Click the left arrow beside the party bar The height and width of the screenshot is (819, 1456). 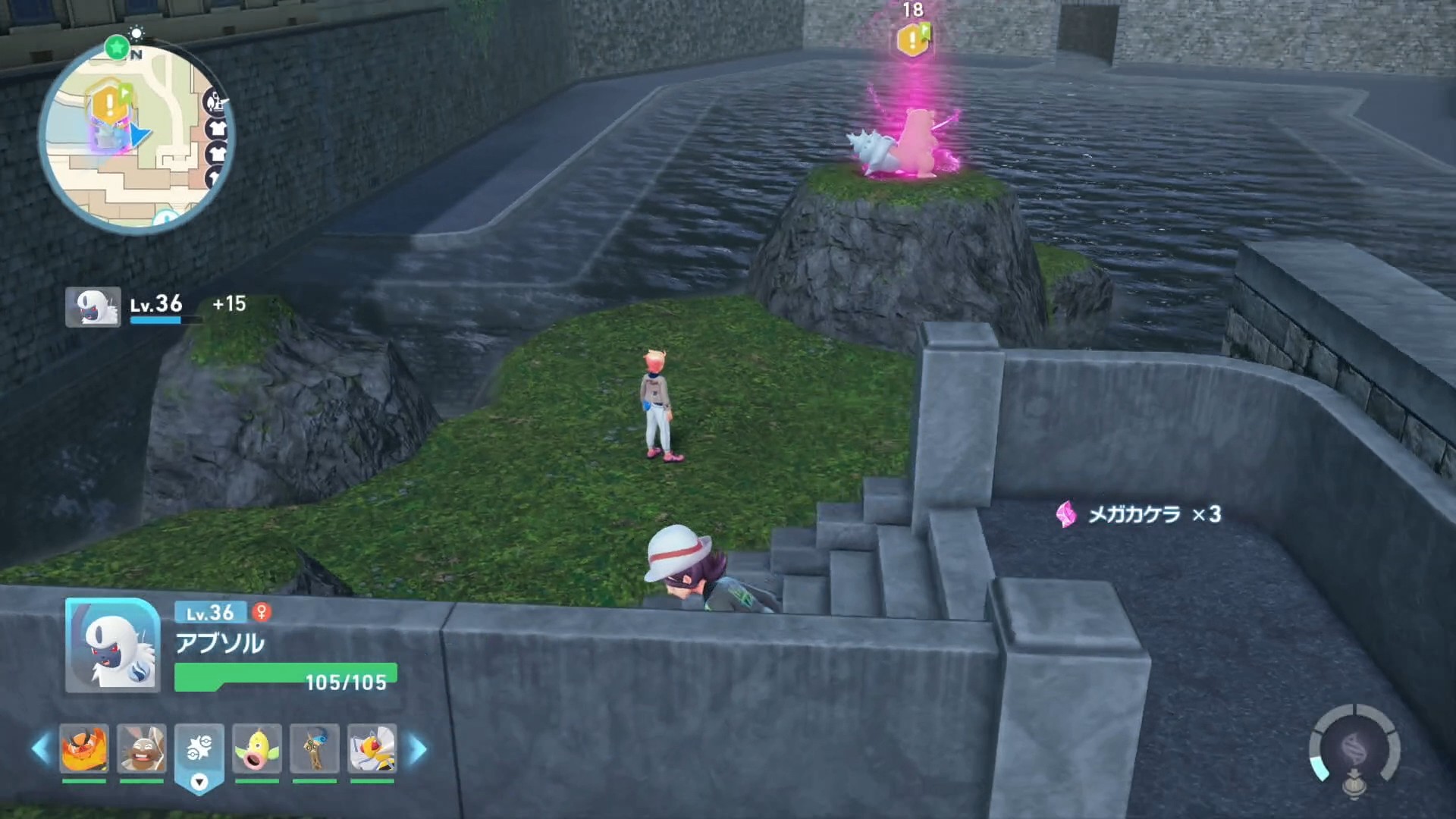coord(41,749)
